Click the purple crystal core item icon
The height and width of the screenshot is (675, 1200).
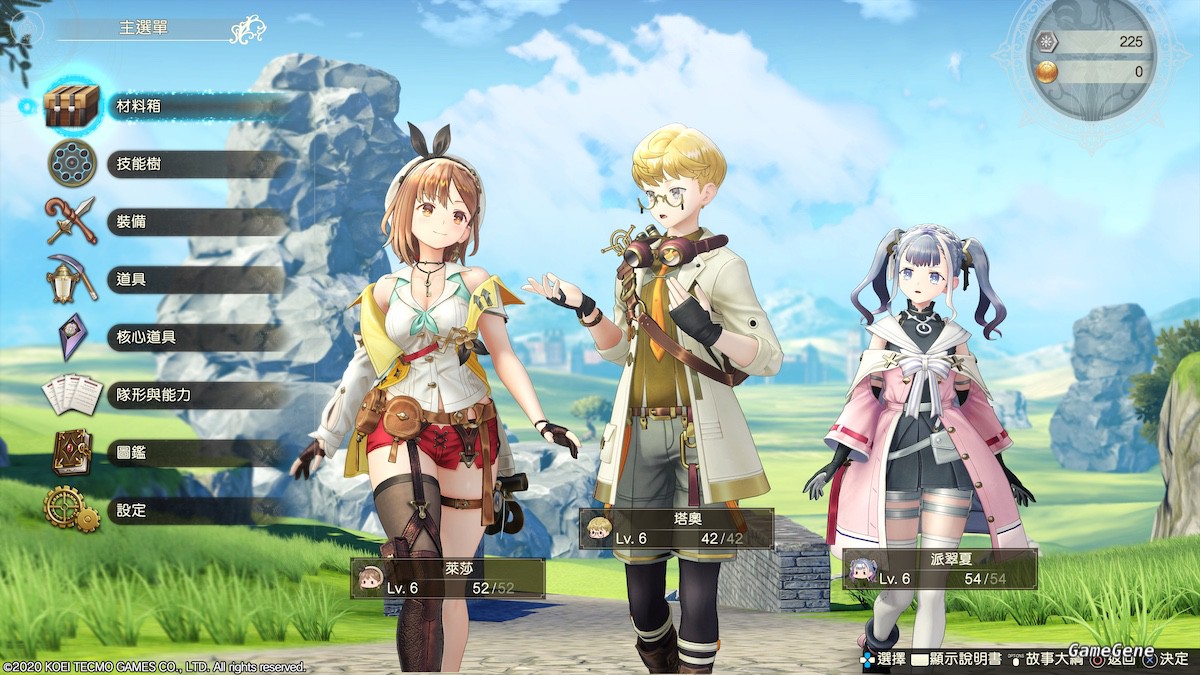[72, 336]
